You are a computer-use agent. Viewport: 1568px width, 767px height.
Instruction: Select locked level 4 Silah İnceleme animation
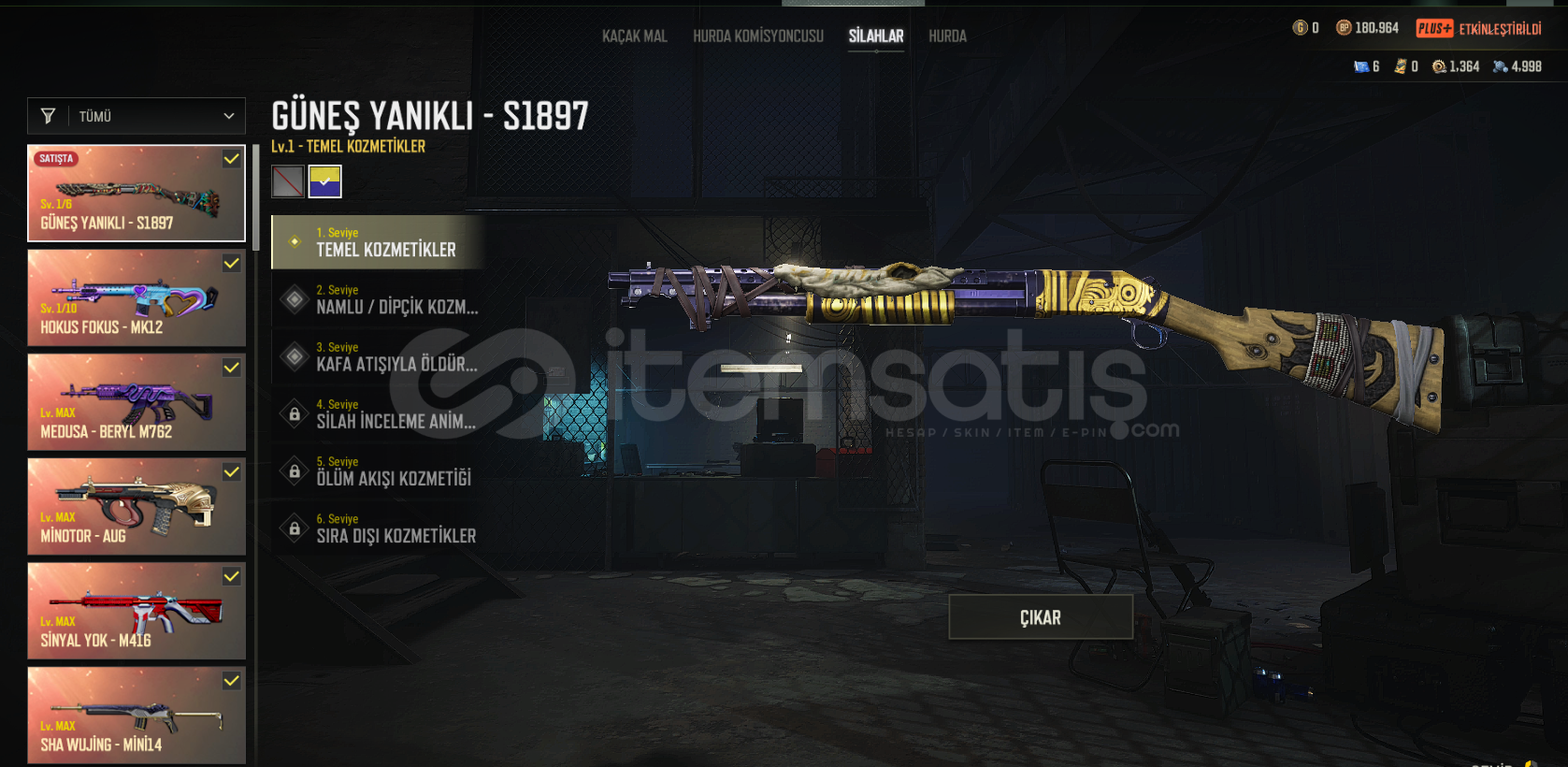point(378,413)
